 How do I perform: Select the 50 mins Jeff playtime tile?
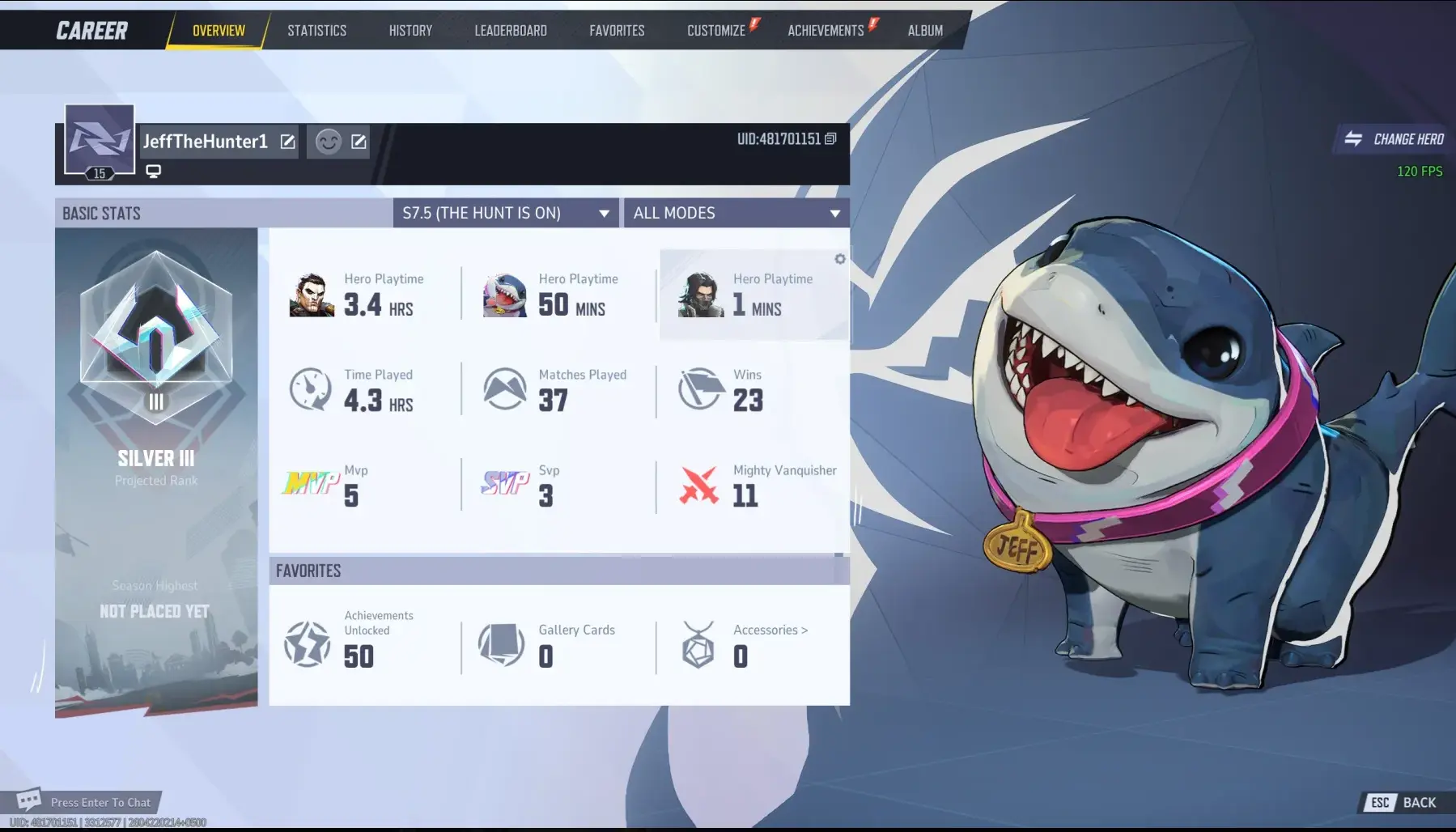(x=558, y=295)
